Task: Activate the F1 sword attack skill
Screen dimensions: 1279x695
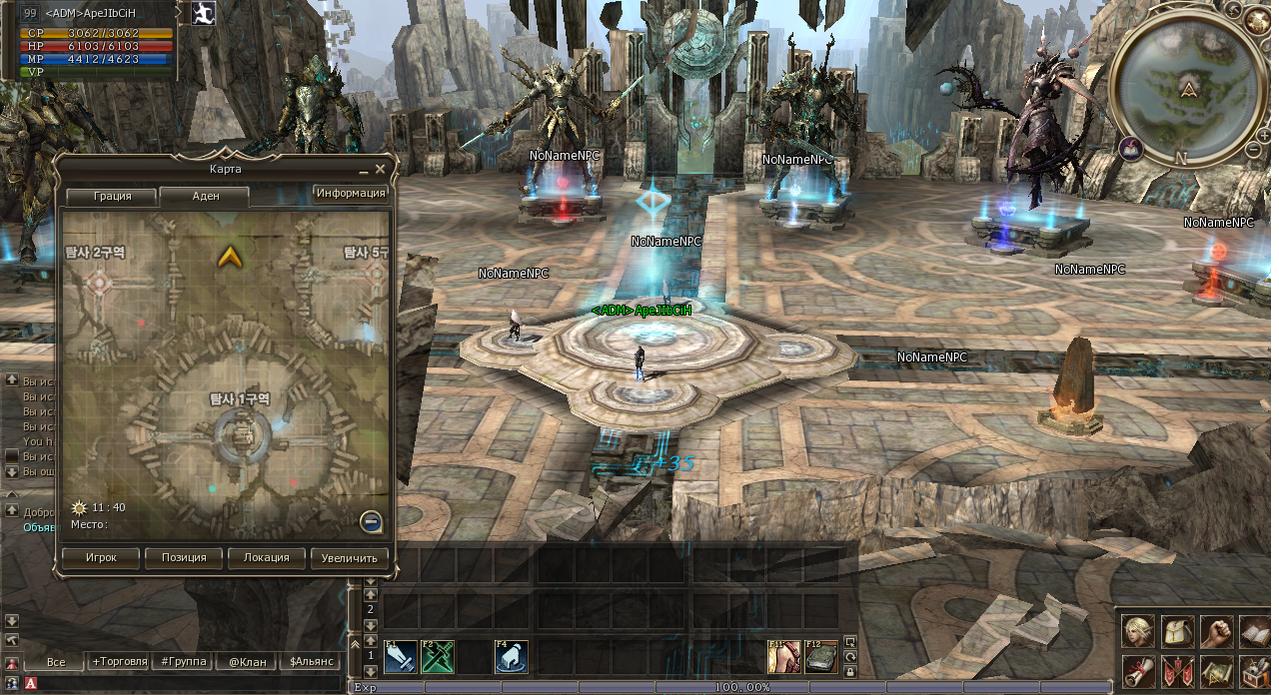Action: [x=400, y=657]
